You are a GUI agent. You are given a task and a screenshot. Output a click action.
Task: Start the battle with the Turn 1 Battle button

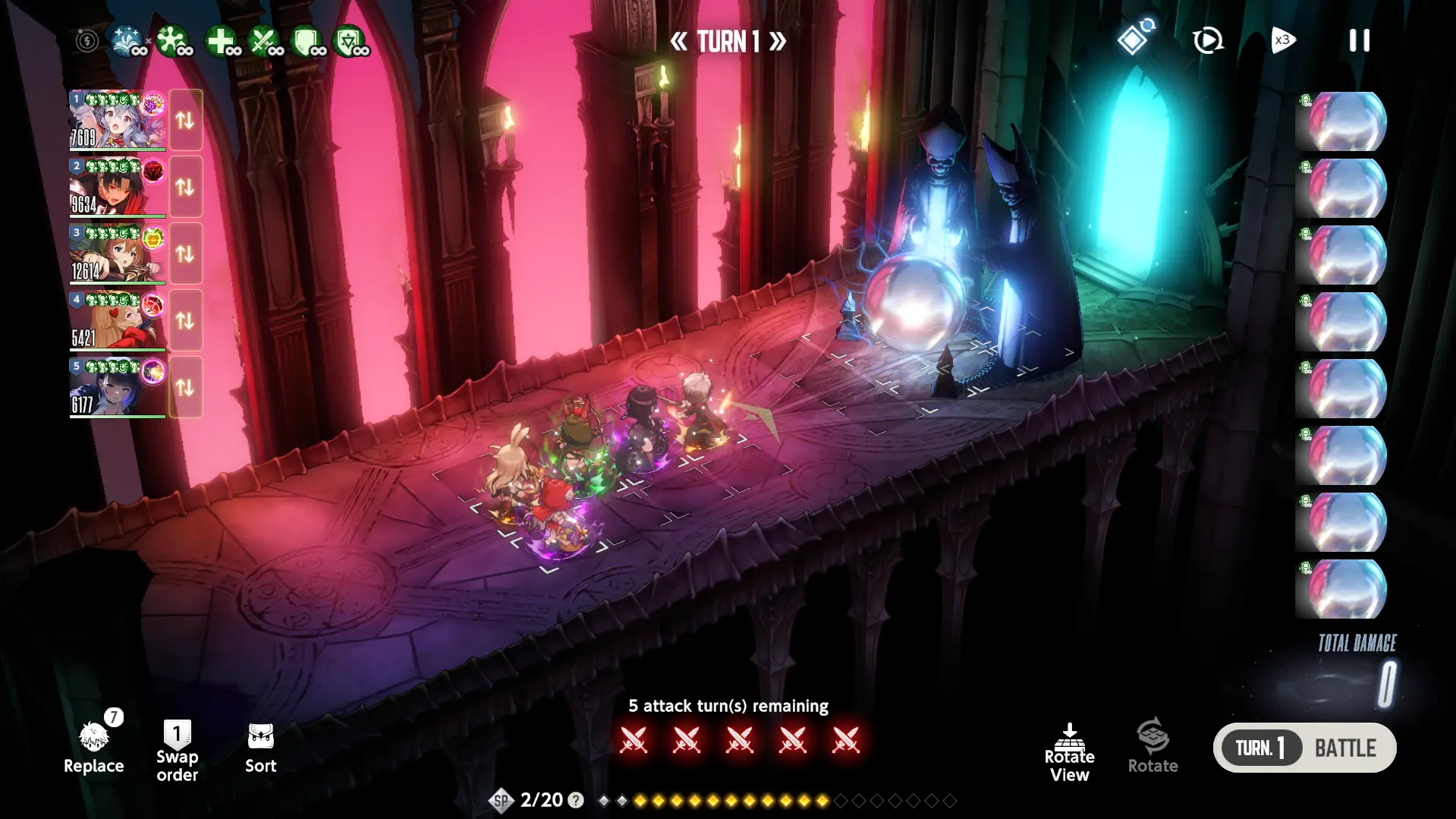pyautogui.click(x=1304, y=748)
